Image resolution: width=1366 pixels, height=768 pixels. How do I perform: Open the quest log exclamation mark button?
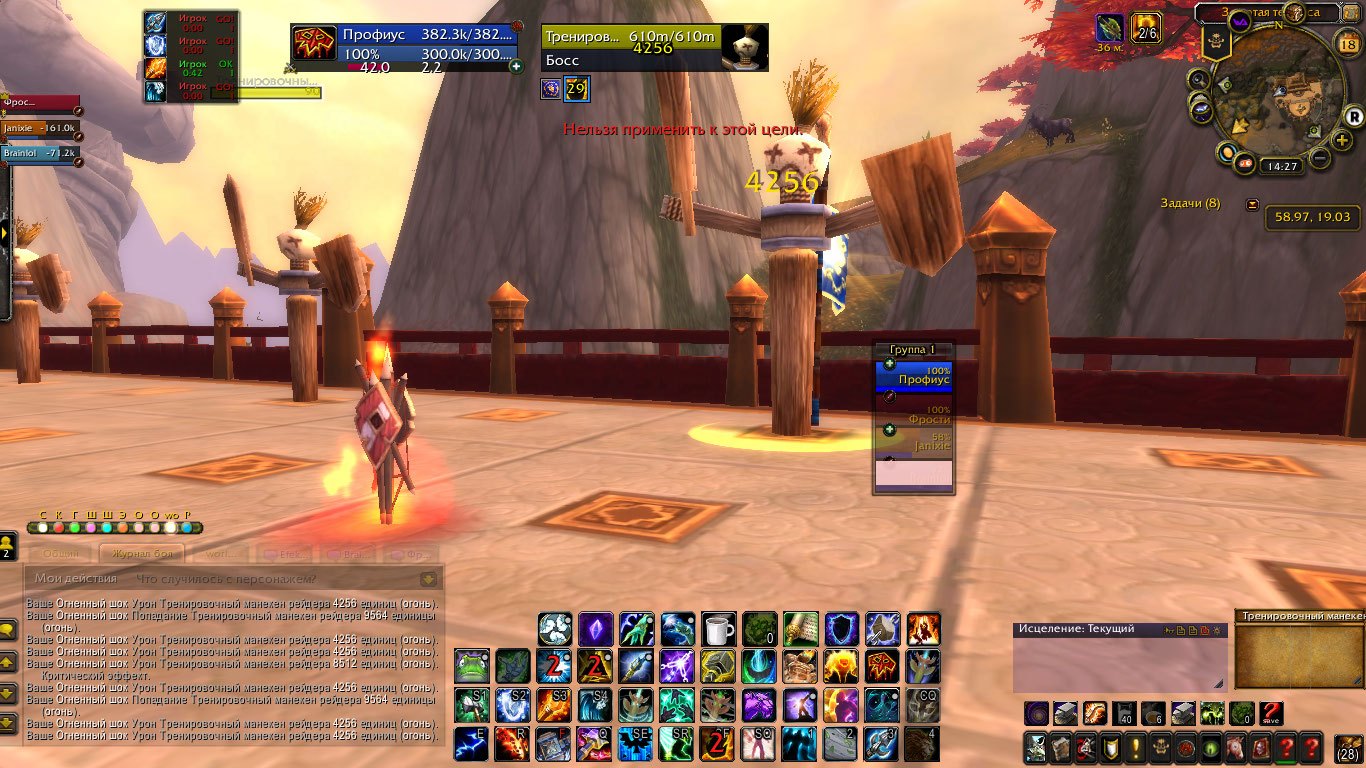1137,747
